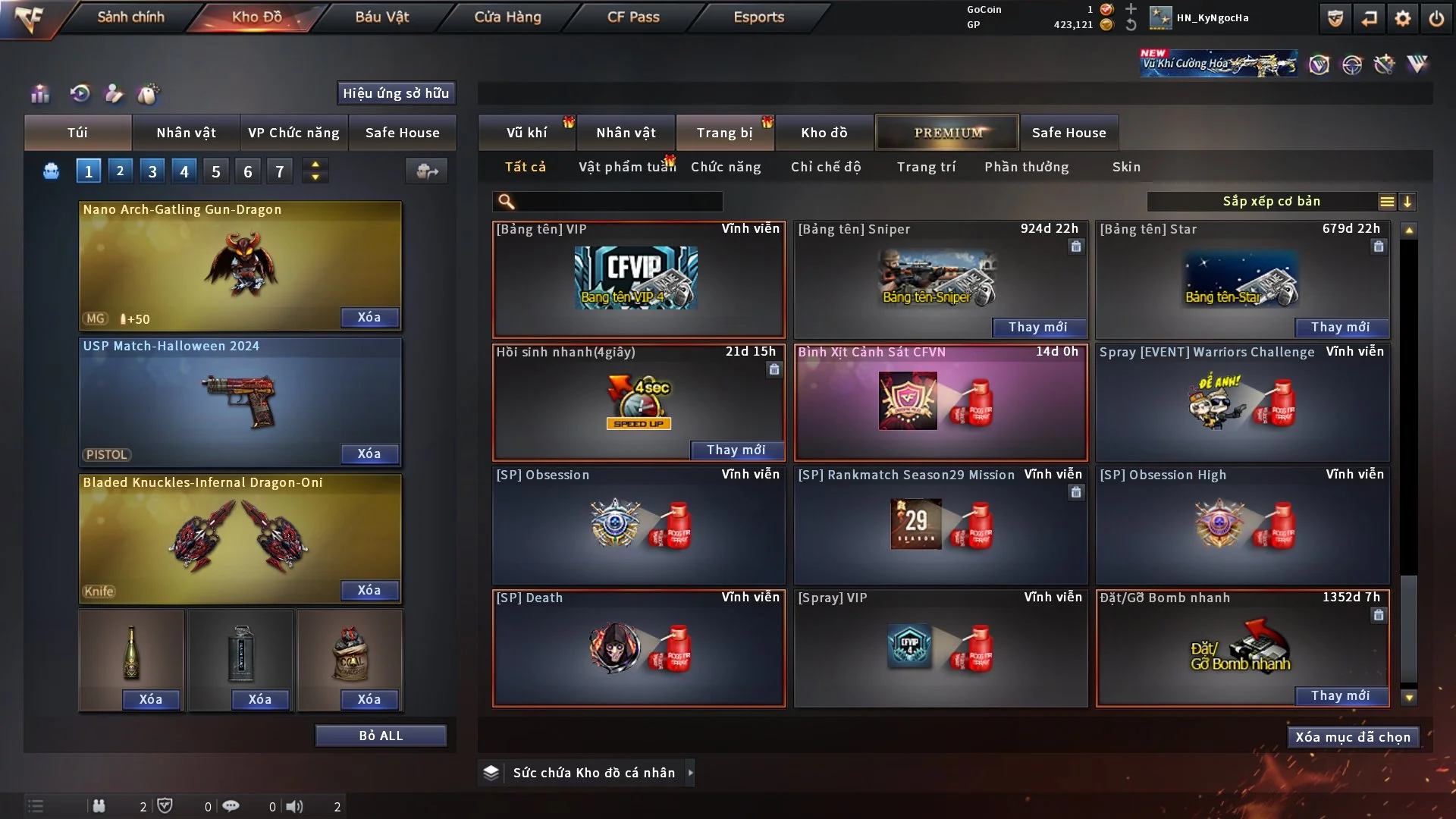Click Bỏ ALL to unequip everything
Screen dimensions: 1456x819
[x=381, y=736]
